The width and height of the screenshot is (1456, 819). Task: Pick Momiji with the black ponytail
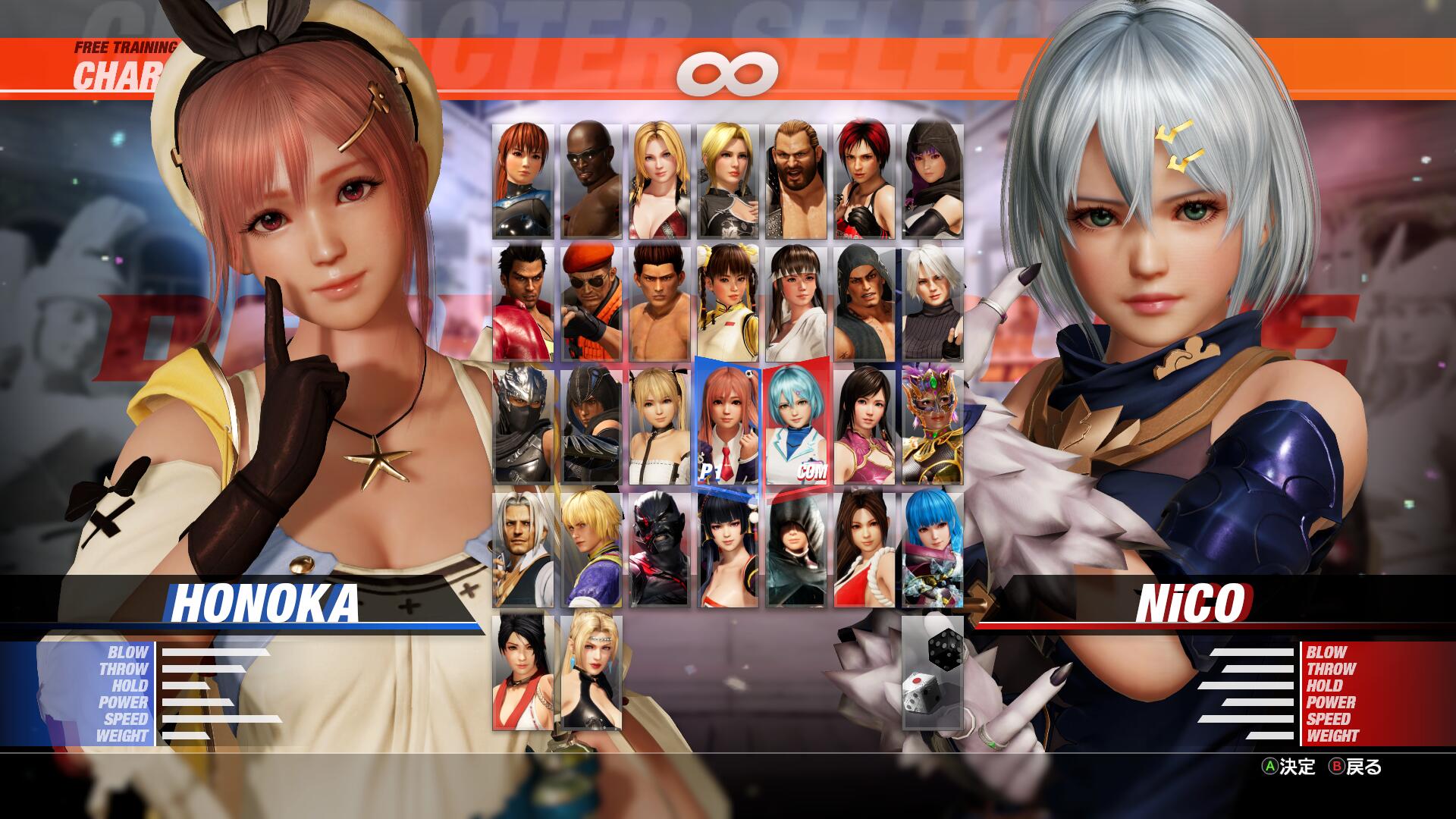(x=523, y=673)
